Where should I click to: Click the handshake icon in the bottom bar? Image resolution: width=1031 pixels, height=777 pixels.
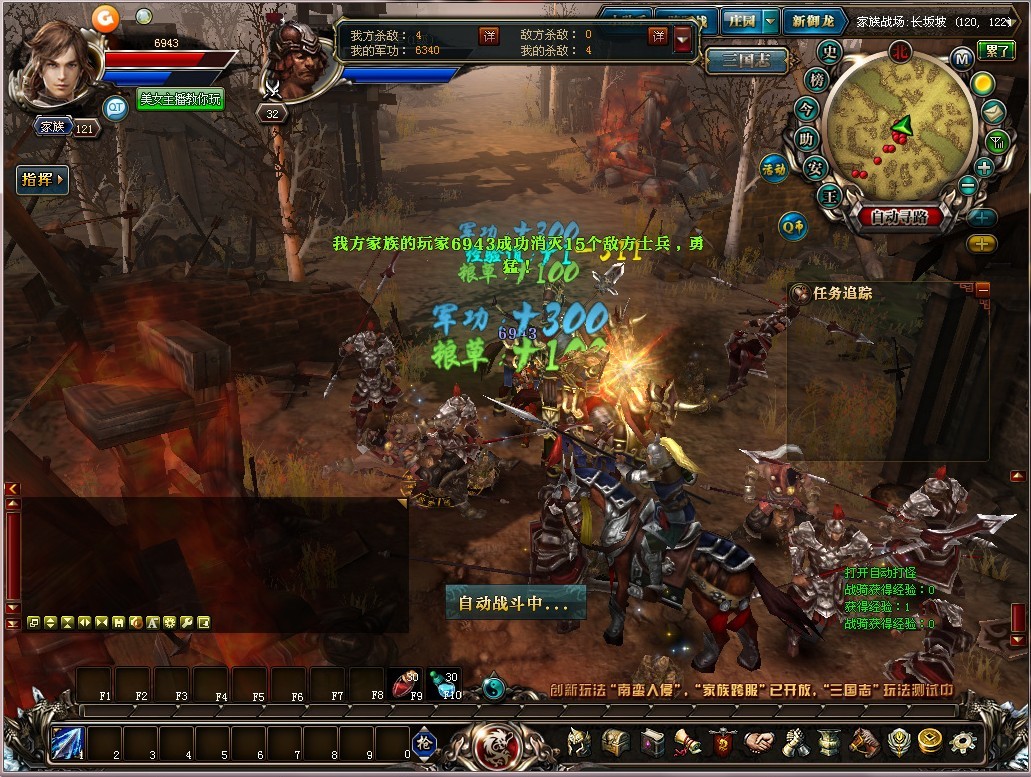(x=760, y=742)
